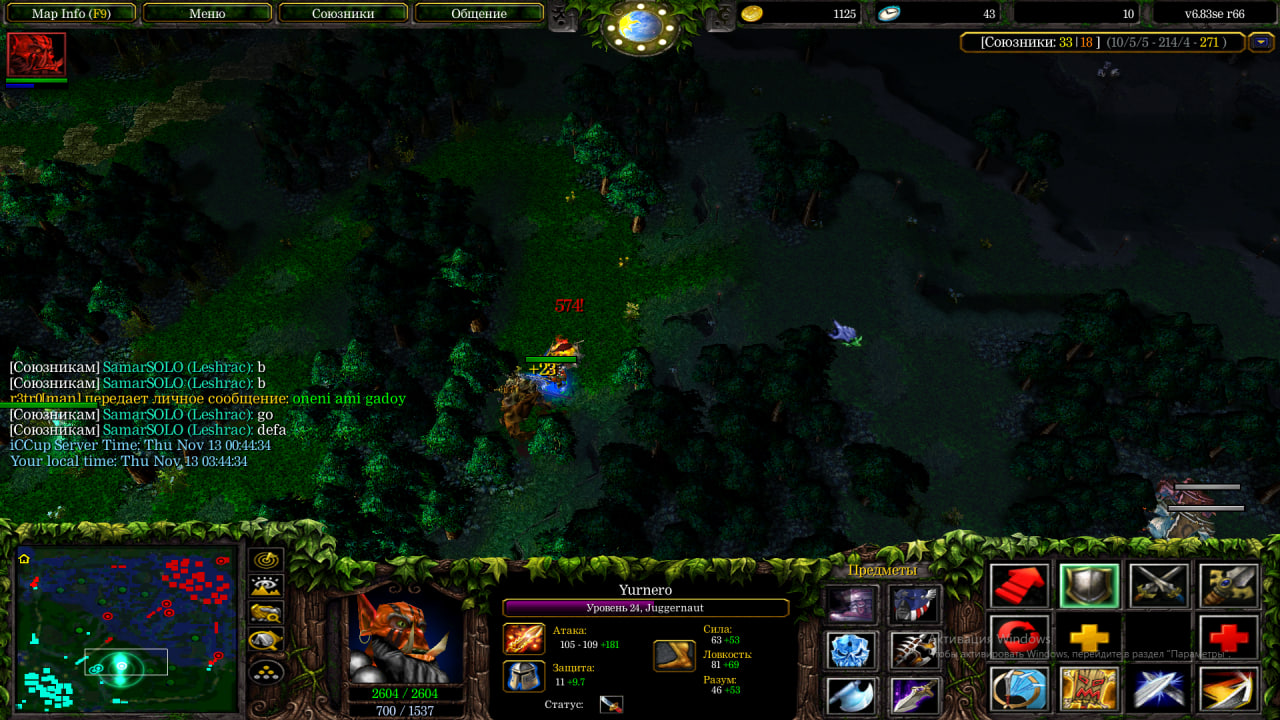Open the Общение chat log menu
1280x720 pixels.
479,14
